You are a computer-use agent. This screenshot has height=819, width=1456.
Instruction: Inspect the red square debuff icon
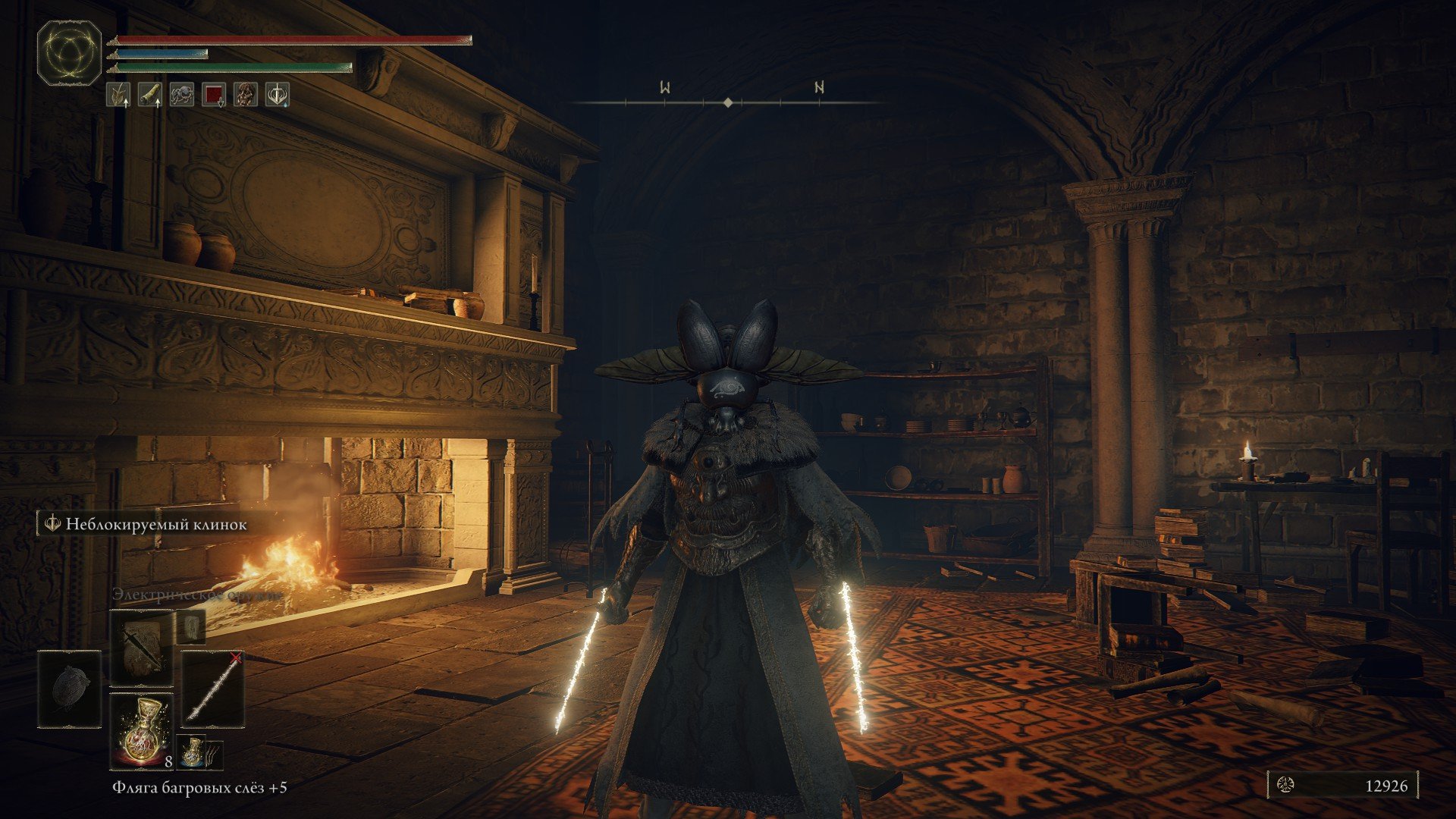point(214,95)
